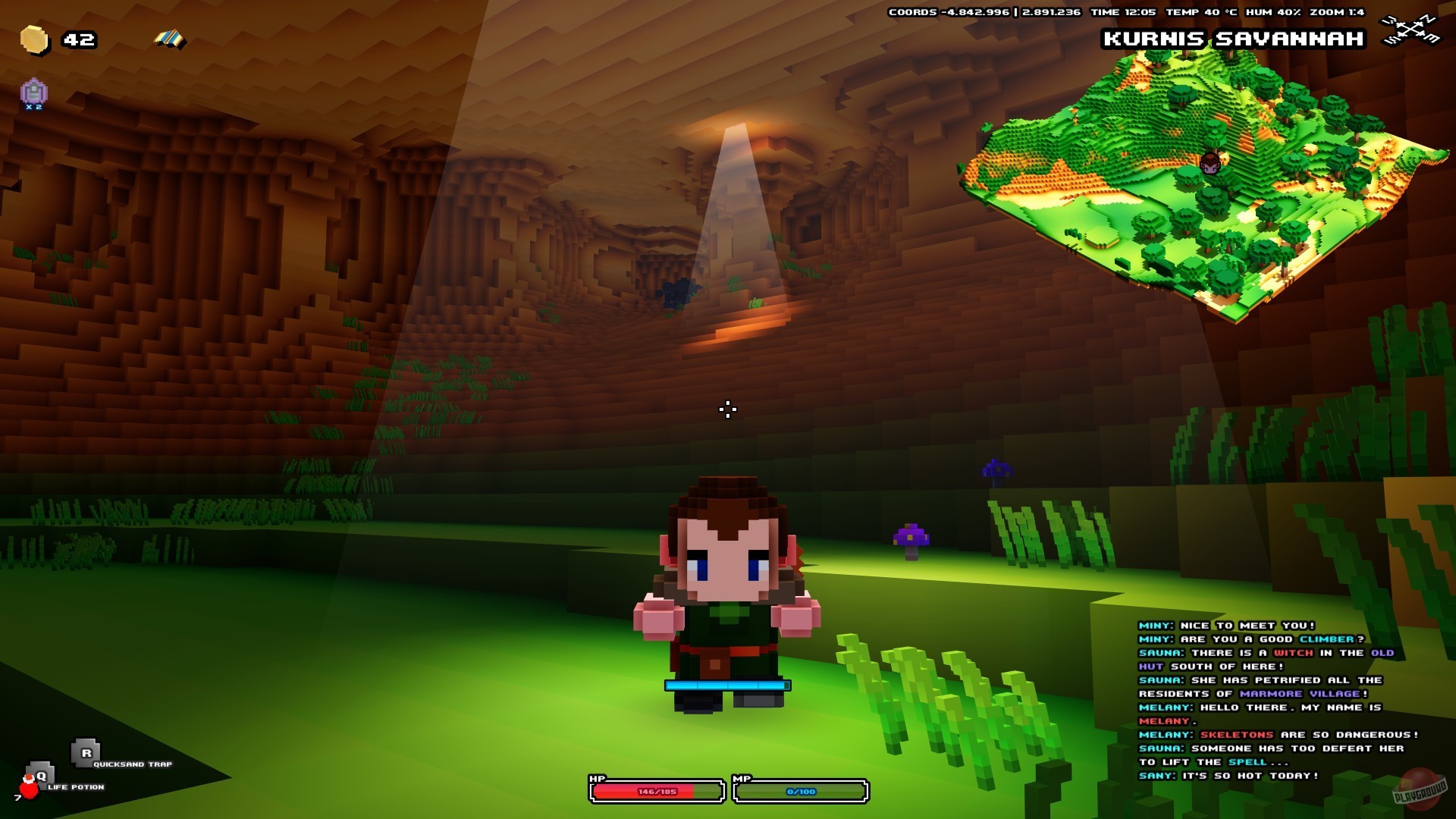
Task: Click the player marker on the minimap
Action: [1212, 163]
